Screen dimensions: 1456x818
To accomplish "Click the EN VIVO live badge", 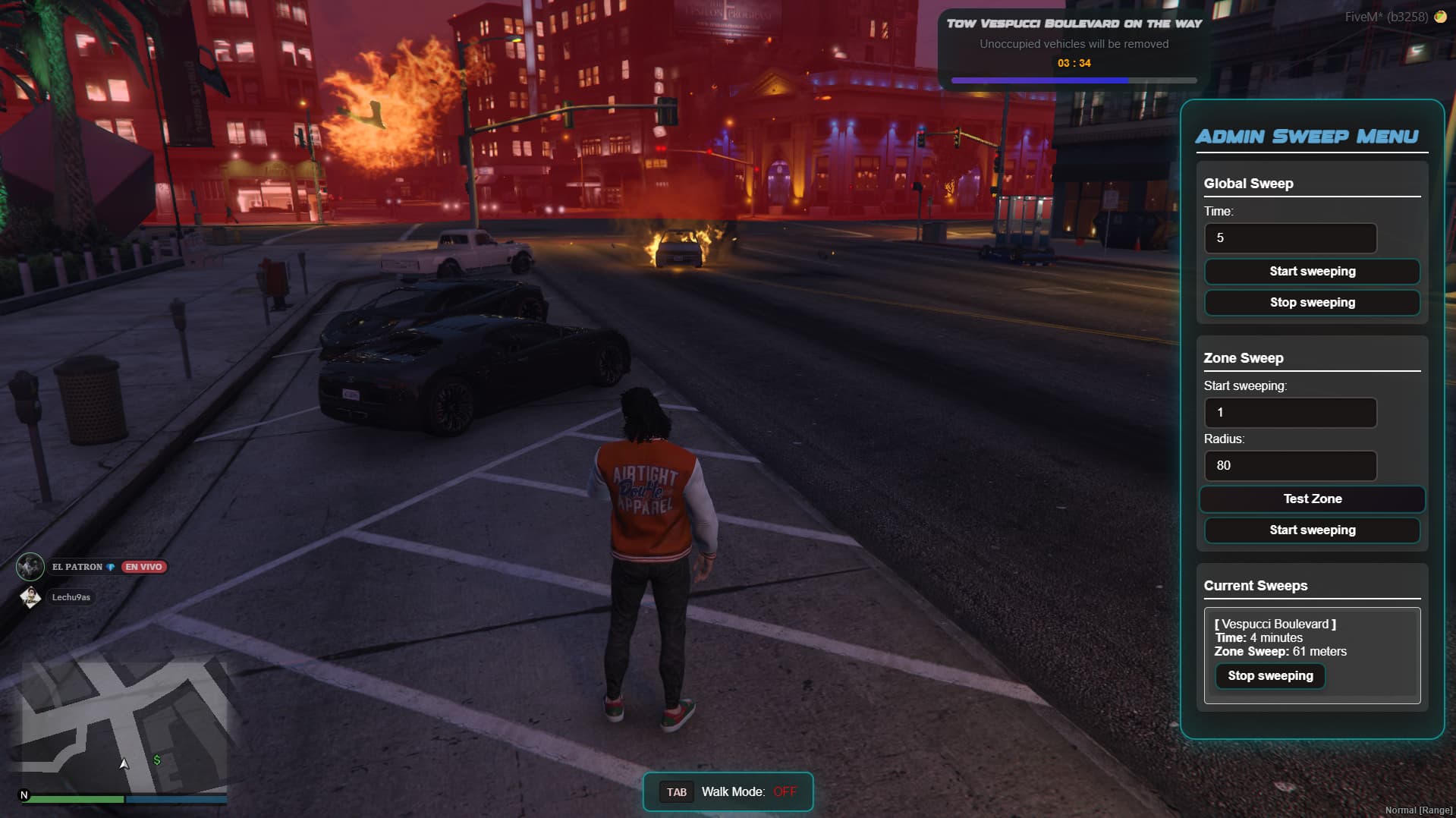I will tap(144, 566).
